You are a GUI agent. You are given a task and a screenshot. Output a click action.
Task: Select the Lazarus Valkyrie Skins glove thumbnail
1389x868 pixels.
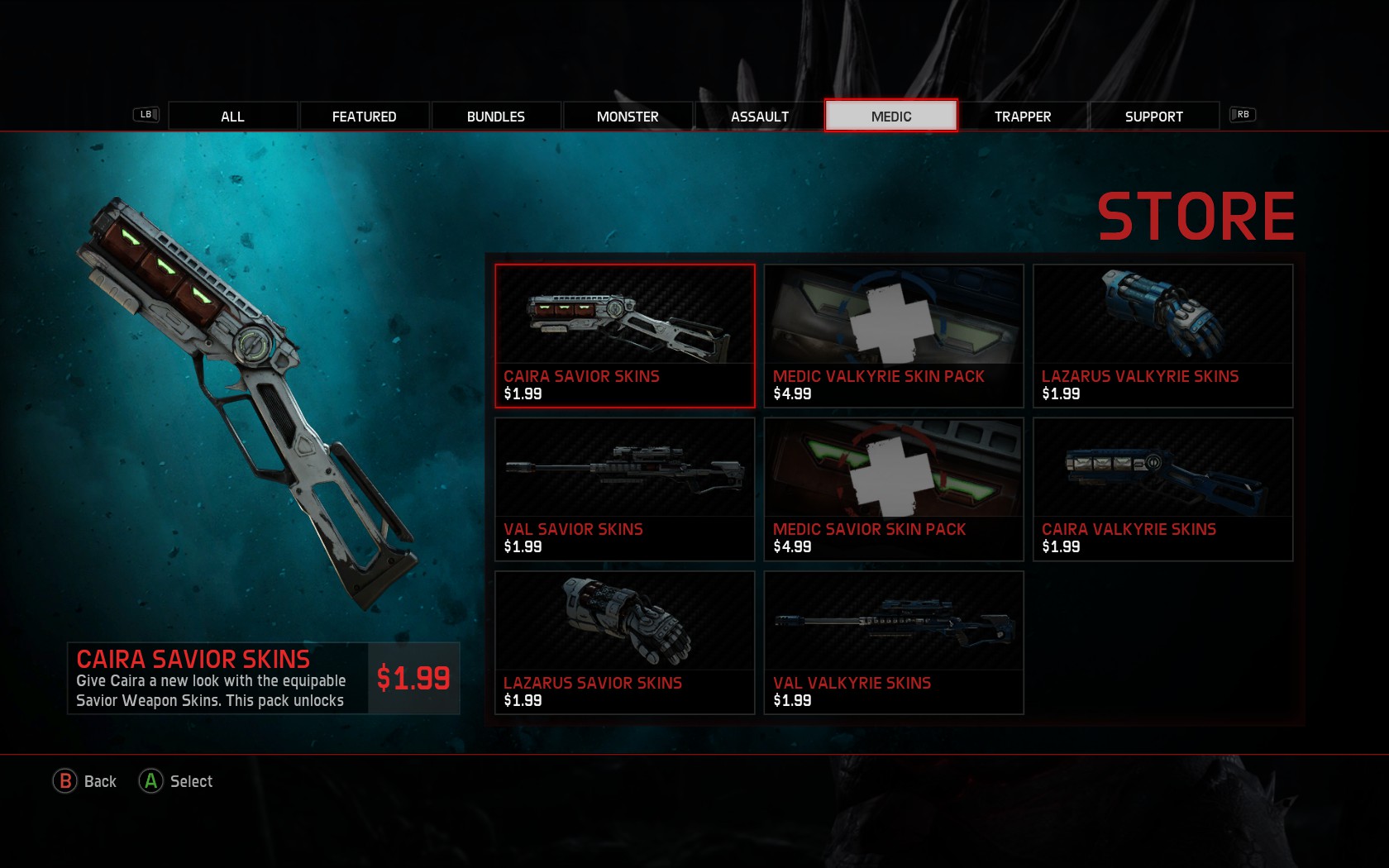1162,335
